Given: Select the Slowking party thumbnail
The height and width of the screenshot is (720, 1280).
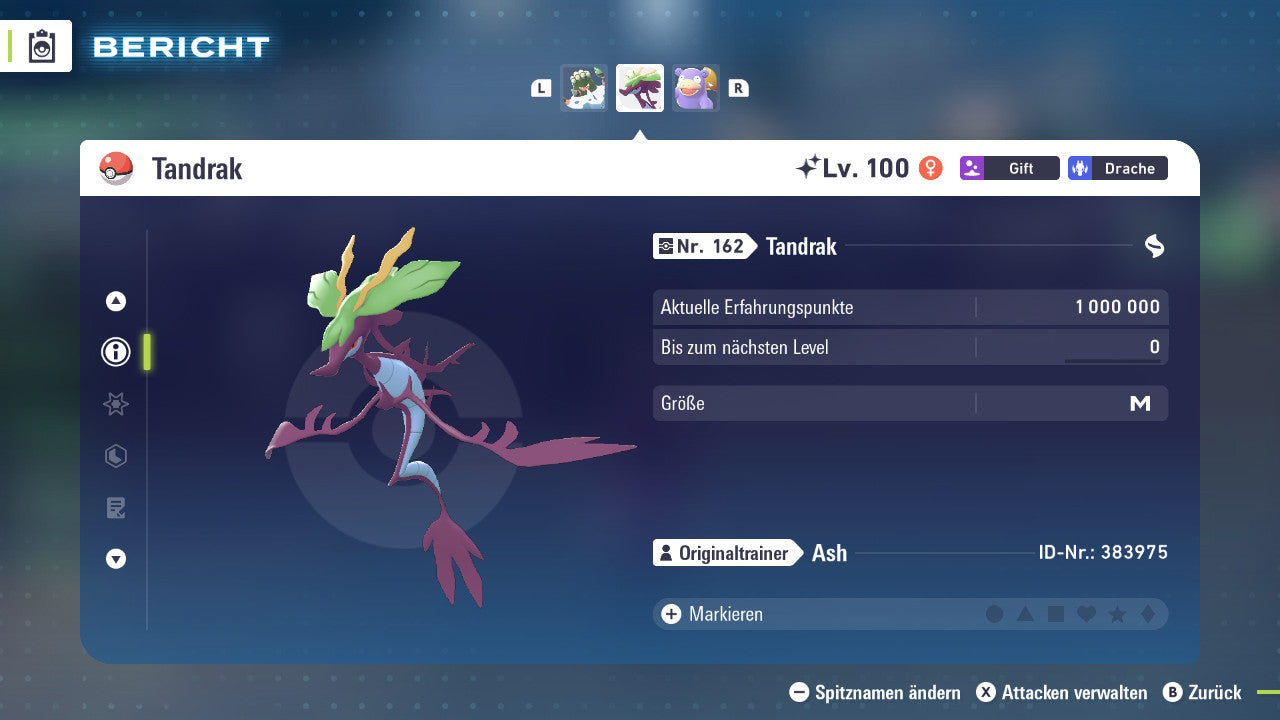Looking at the screenshot, I should pos(696,88).
